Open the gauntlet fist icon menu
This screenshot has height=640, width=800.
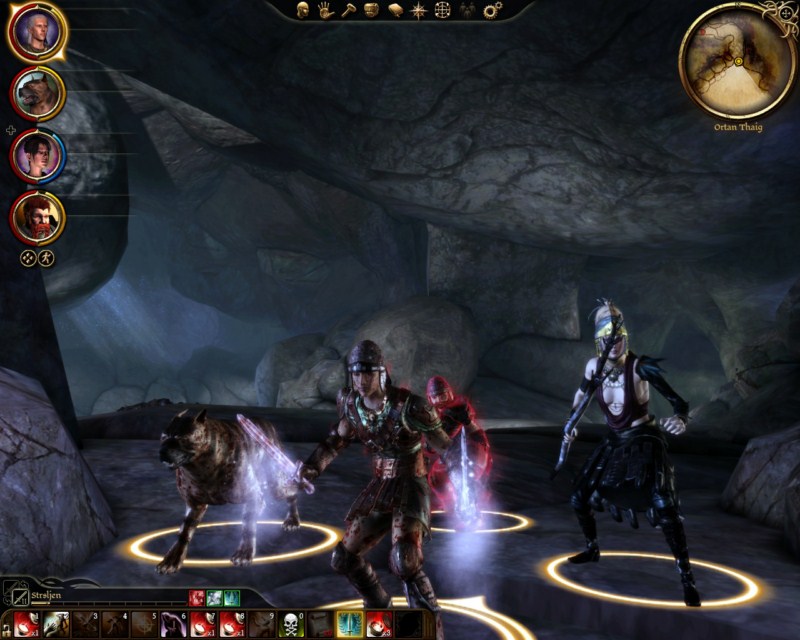[x=372, y=10]
